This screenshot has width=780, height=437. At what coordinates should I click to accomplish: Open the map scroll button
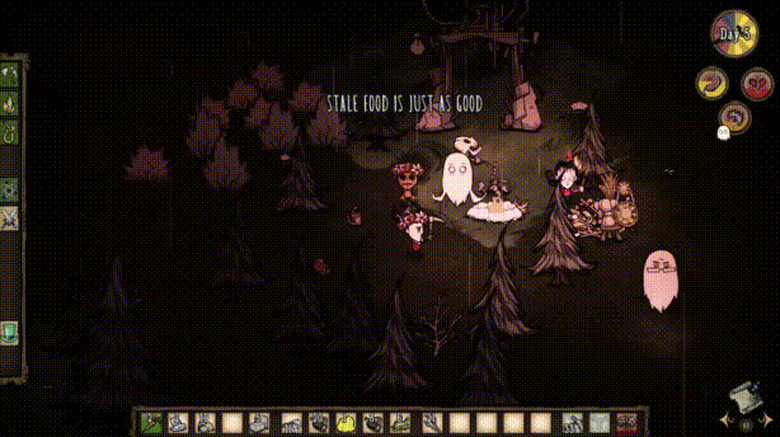click(743, 397)
